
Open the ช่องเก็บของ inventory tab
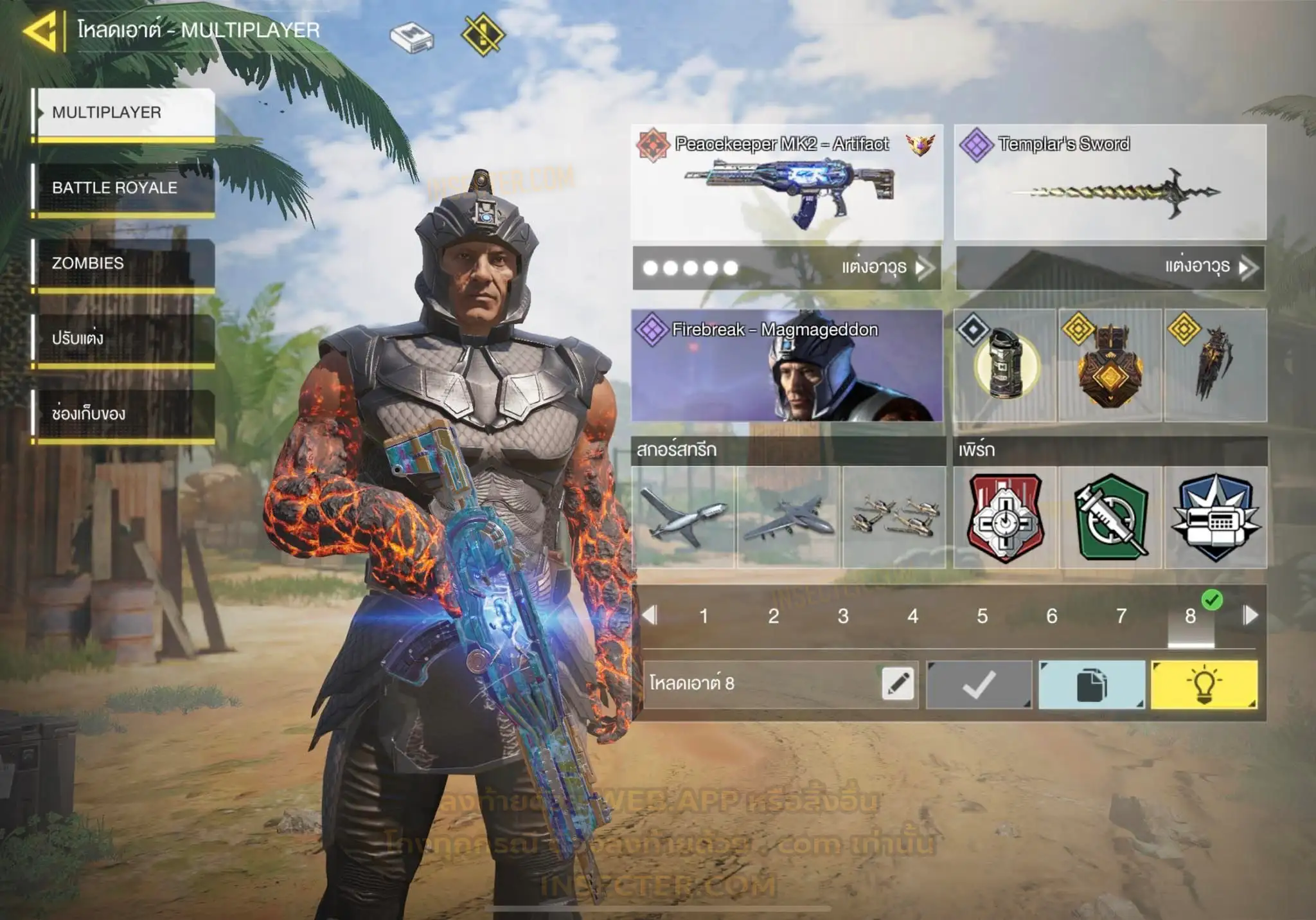pyautogui.click(x=123, y=413)
